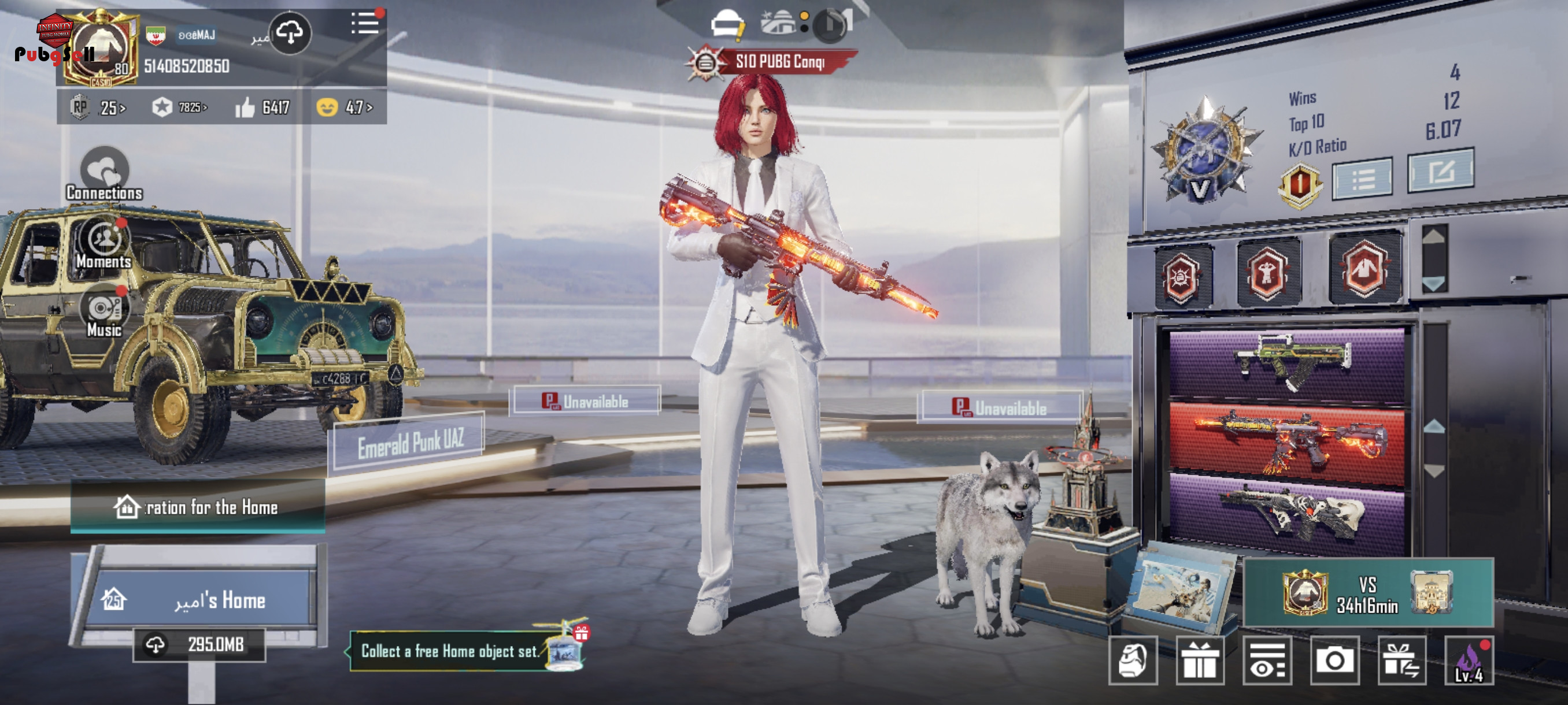
Task: Select the Emerald Punk UAZ label
Action: pos(410,443)
